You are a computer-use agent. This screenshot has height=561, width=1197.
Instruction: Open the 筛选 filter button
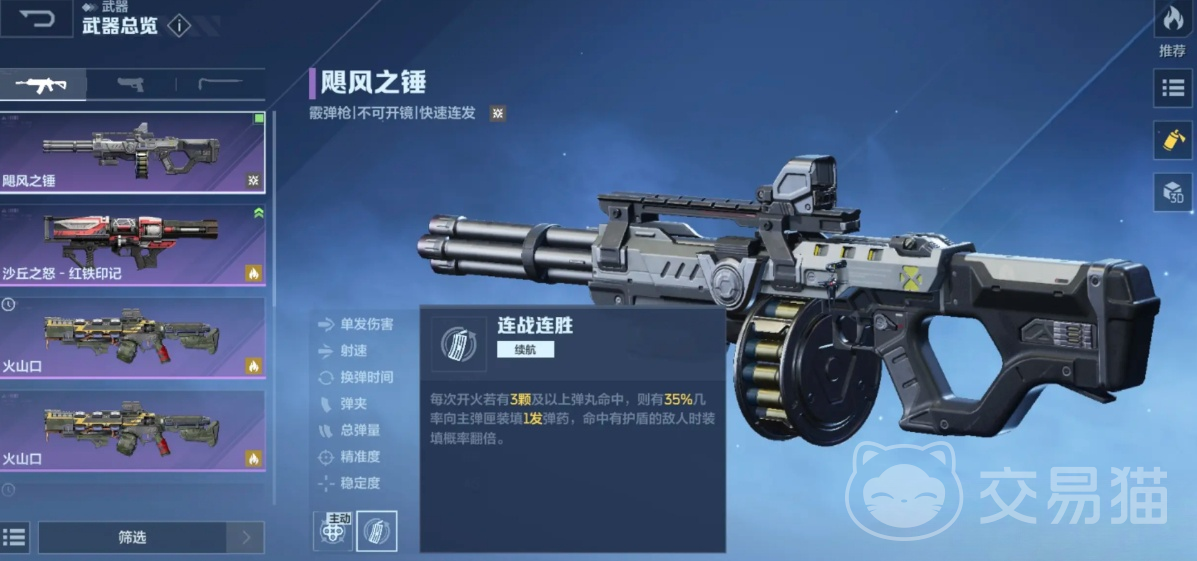132,538
